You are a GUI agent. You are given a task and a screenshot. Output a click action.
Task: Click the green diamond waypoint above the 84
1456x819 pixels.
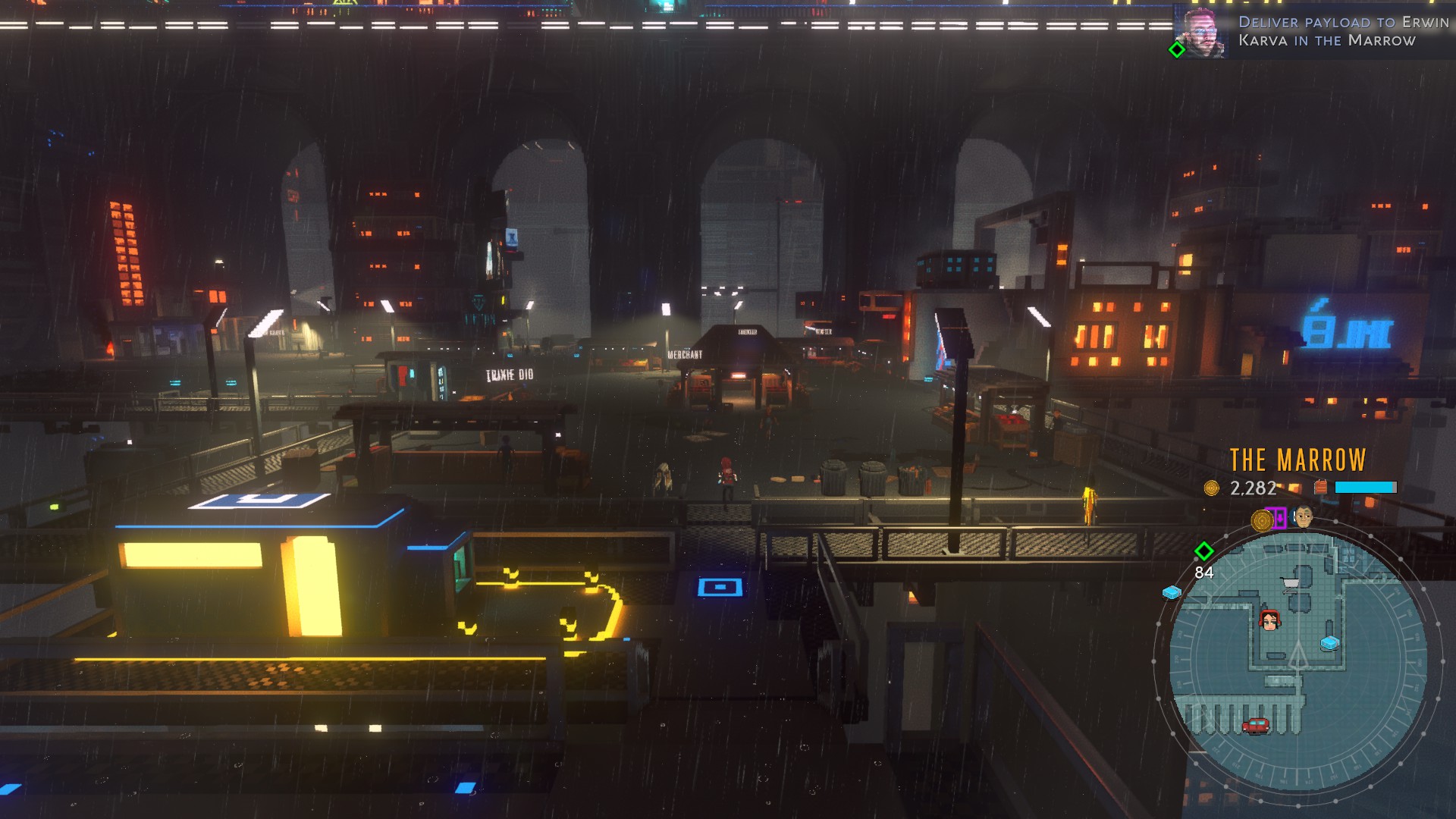pos(1203,551)
